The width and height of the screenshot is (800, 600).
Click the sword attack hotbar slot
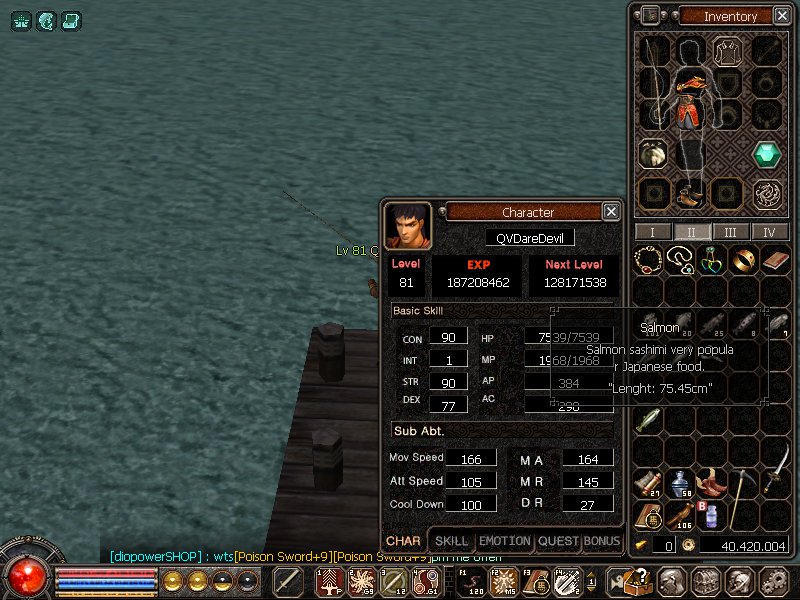pyautogui.click(x=288, y=580)
